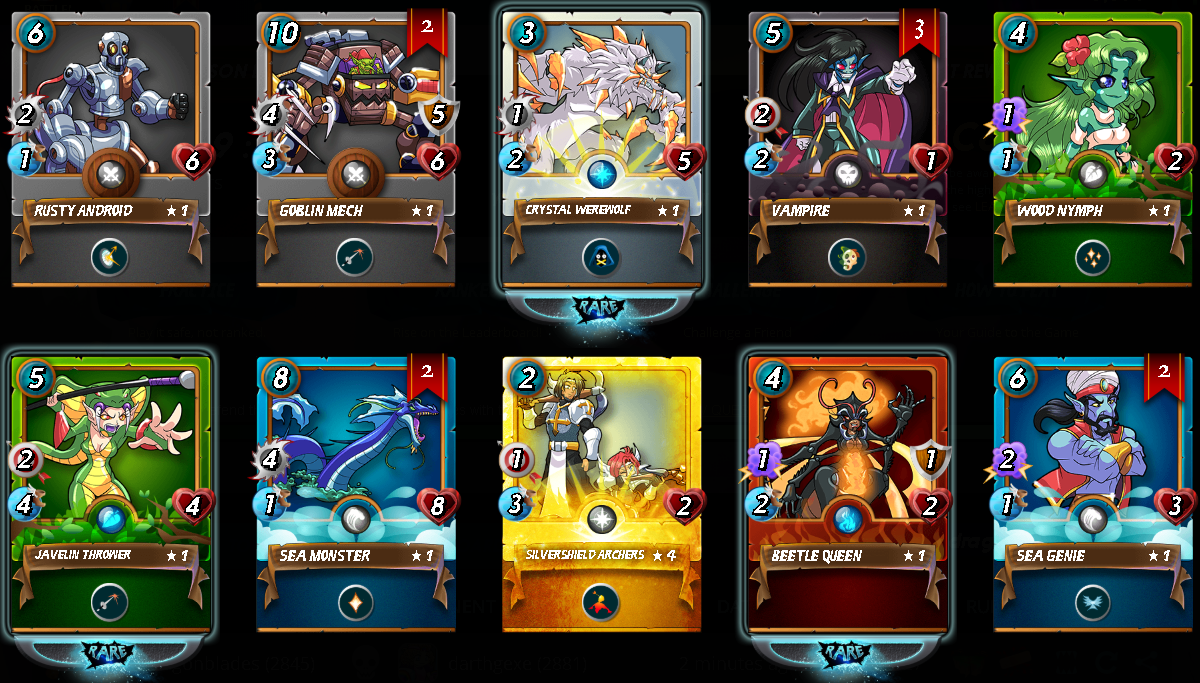Open the Vampire card
The image size is (1200, 683).
[x=847, y=150]
